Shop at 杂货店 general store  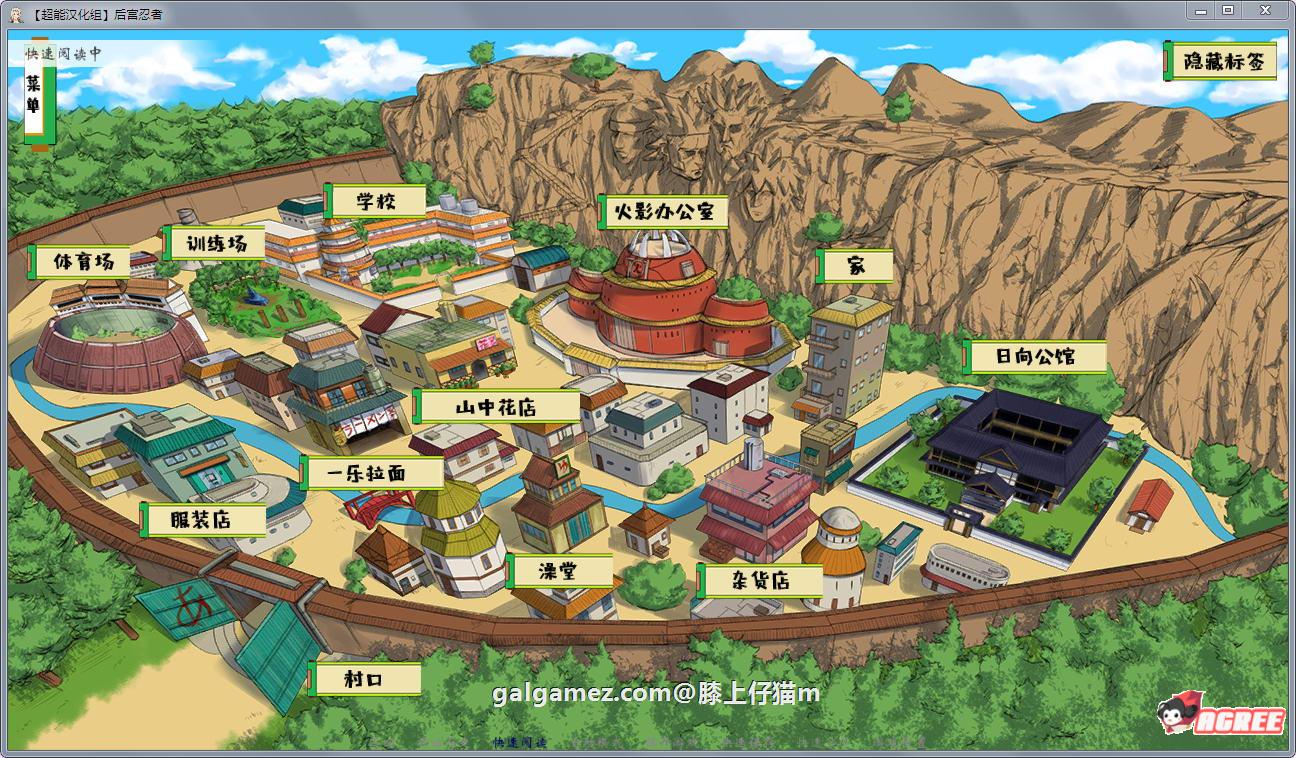pos(761,580)
